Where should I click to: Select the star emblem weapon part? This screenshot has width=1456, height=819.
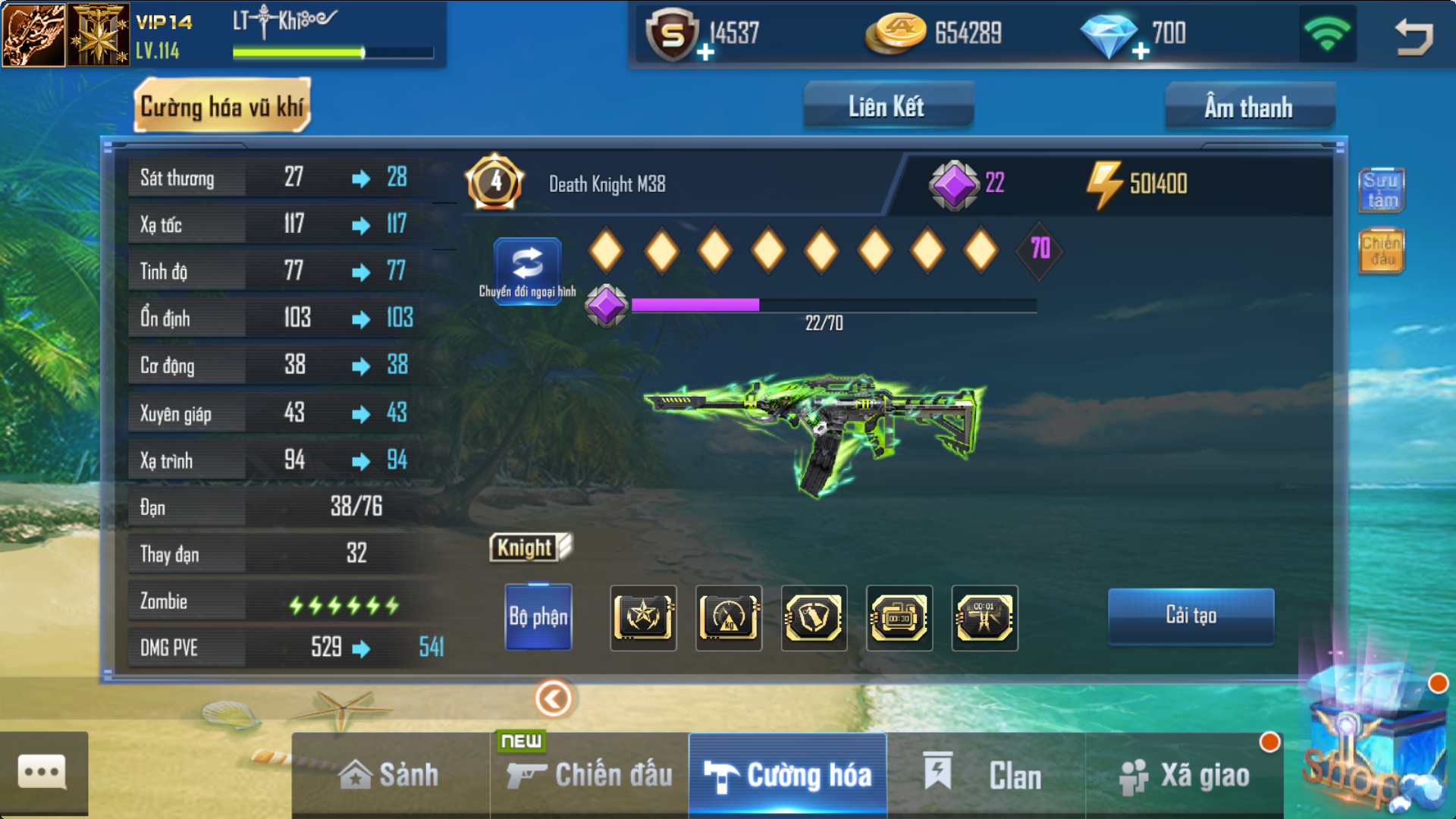643,617
